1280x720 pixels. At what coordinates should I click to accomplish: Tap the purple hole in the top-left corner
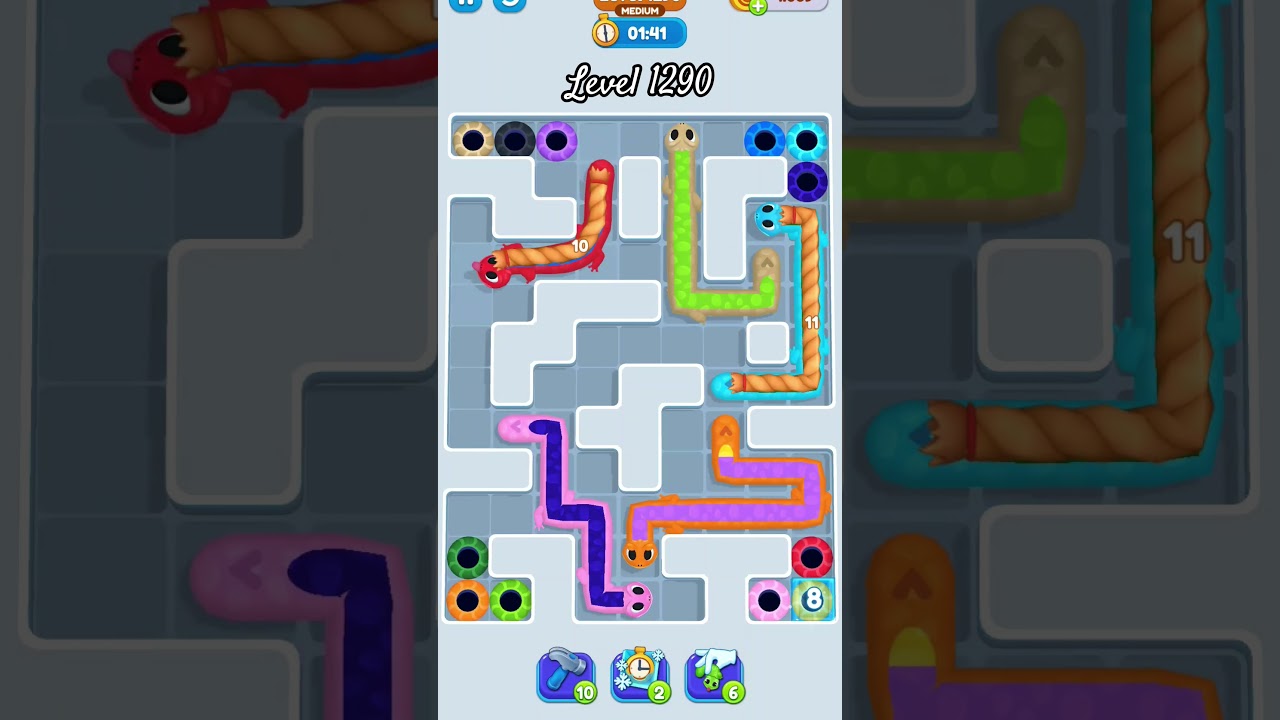click(557, 140)
